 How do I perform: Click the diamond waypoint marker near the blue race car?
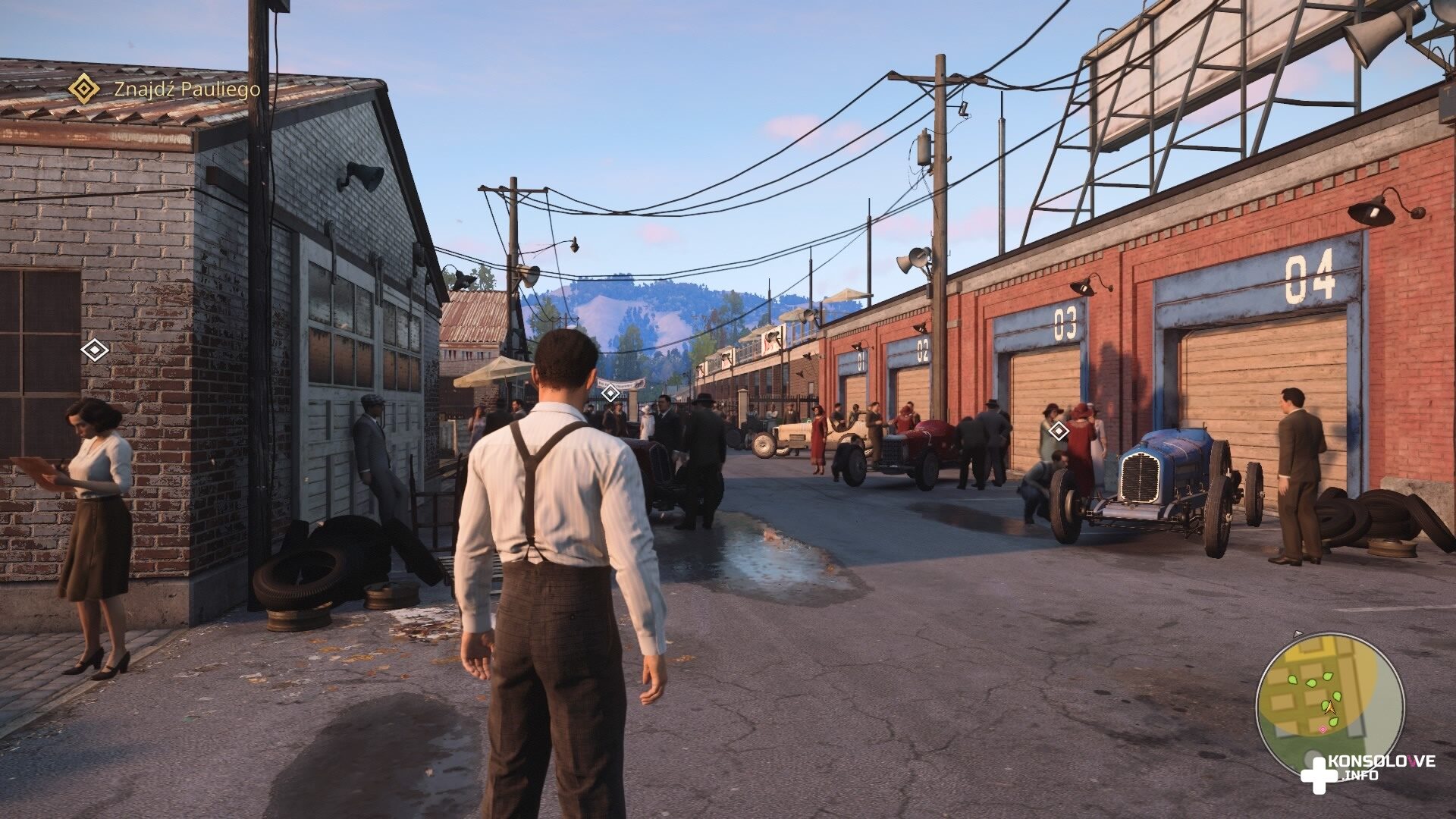click(1058, 432)
